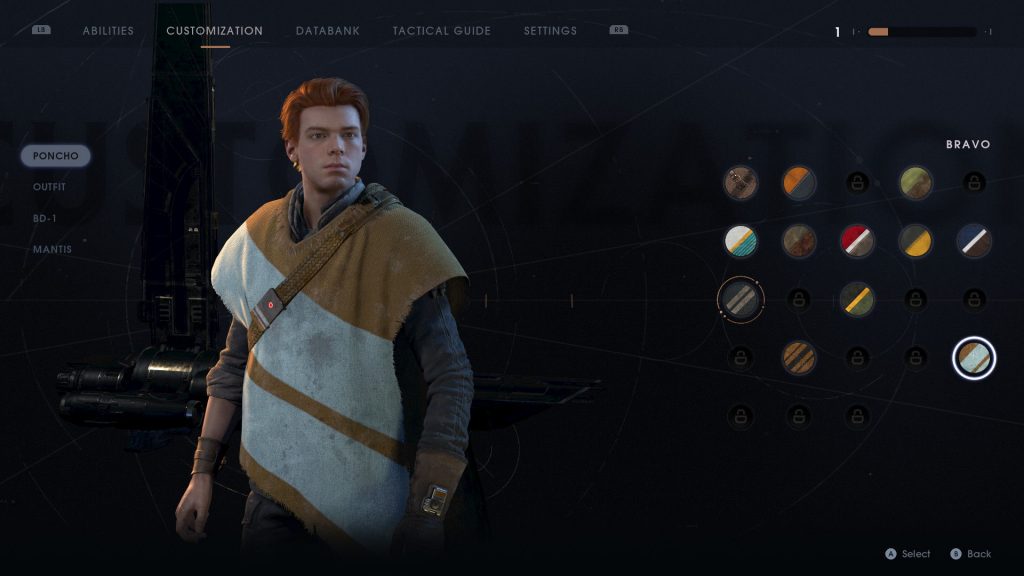Select the Mantis customization category

[x=52, y=249]
